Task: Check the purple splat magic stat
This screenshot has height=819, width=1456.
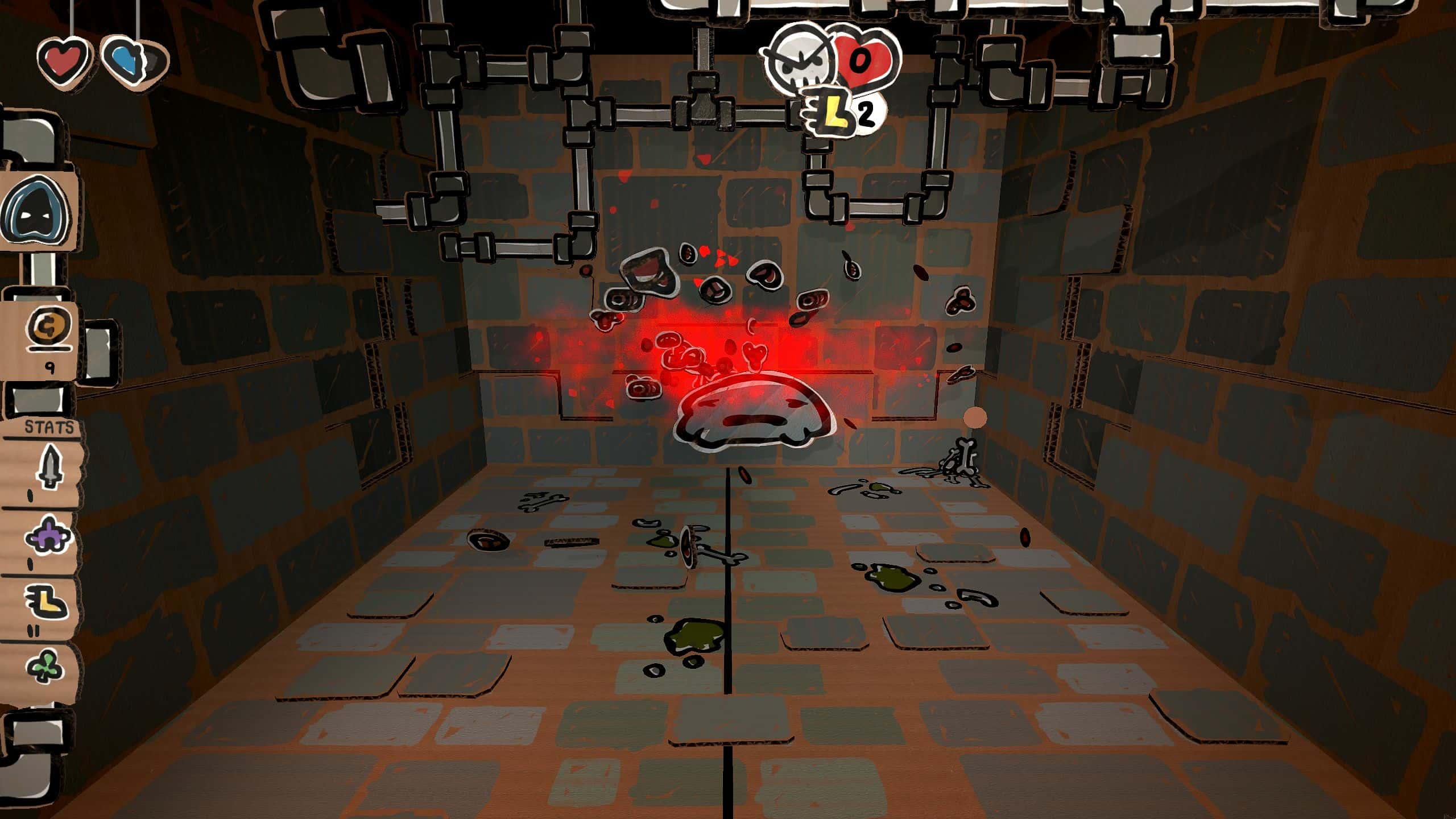Action: point(48,535)
